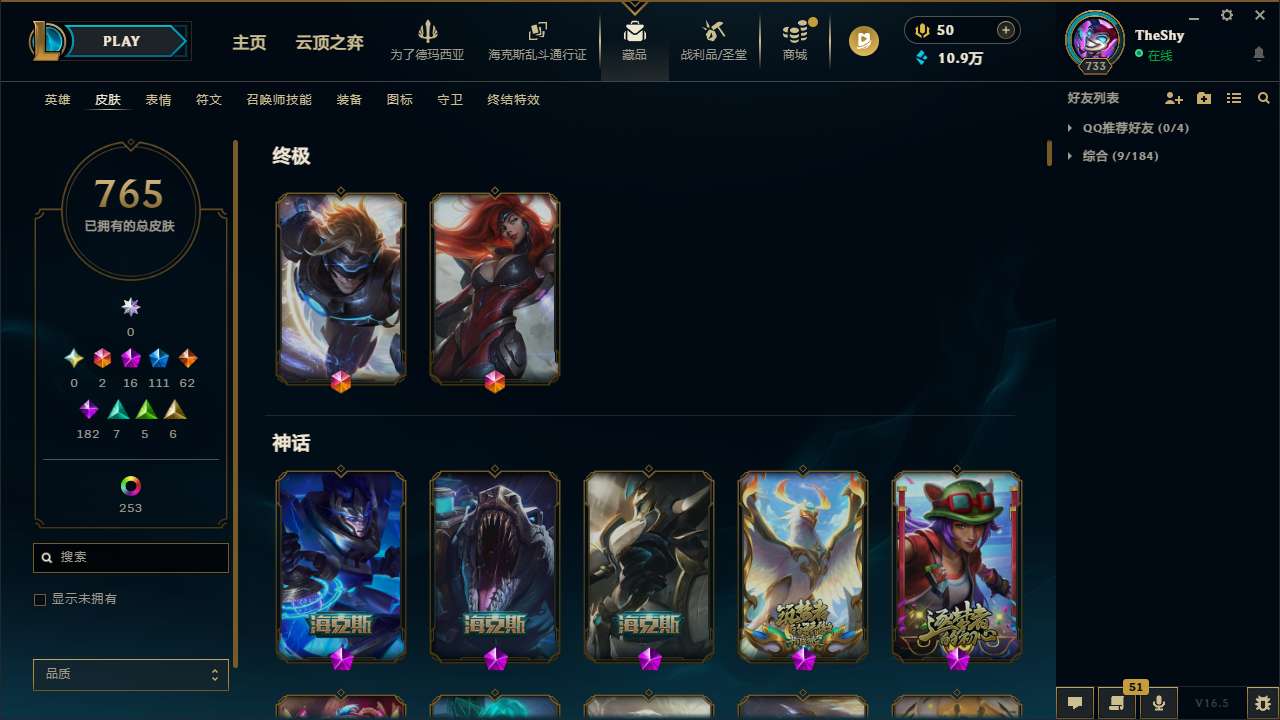
Task: Open the client settings gear
Action: 1226,15
